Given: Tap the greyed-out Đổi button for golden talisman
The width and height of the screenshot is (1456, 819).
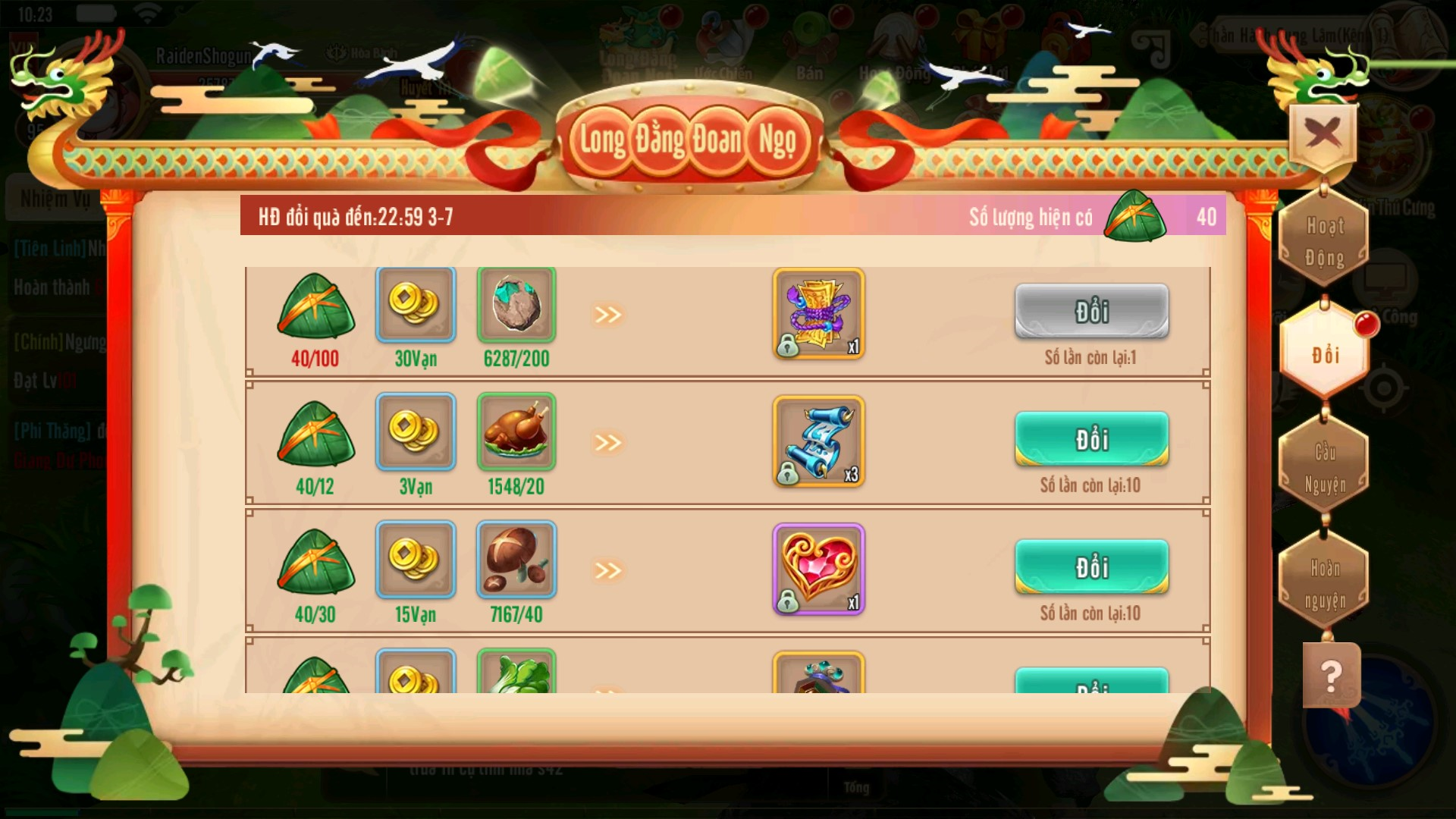Looking at the screenshot, I should pyautogui.click(x=1091, y=311).
